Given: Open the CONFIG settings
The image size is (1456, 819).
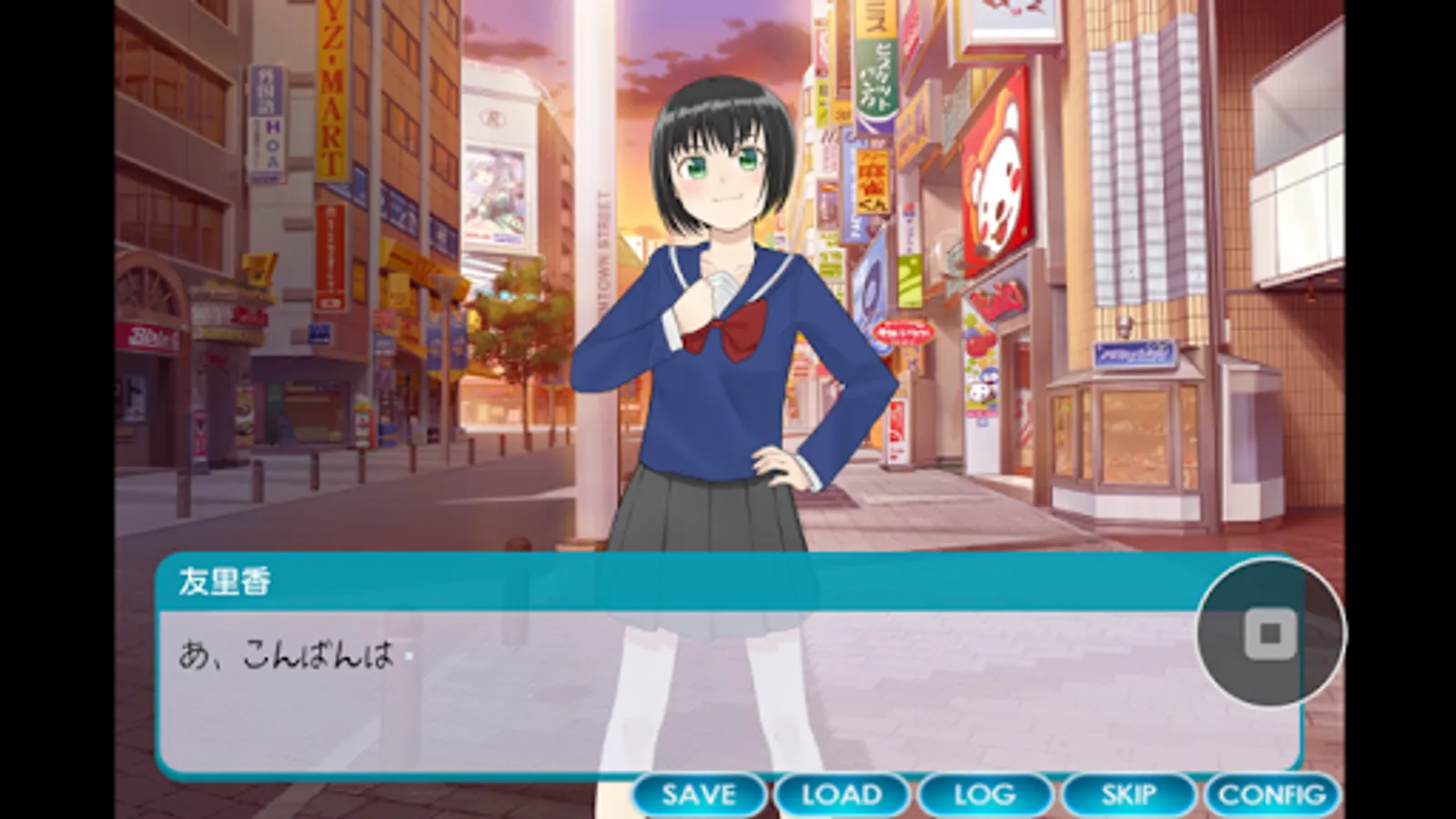Looking at the screenshot, I should coord(1271,794).
